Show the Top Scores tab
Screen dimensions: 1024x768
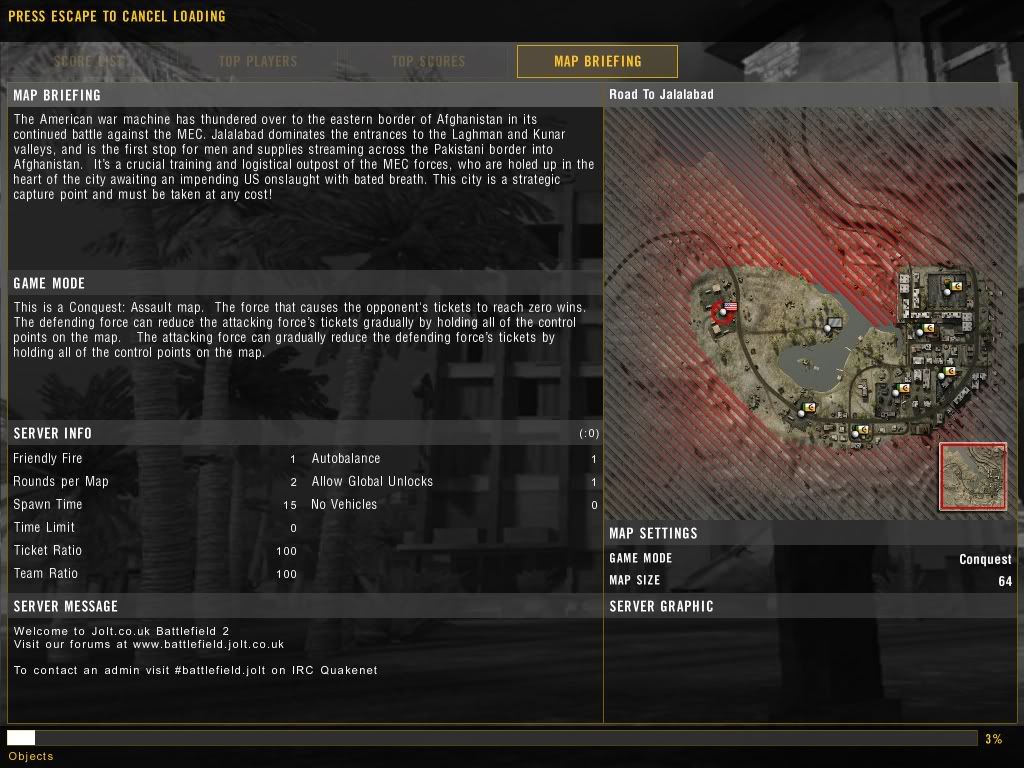tap(428, 61)
